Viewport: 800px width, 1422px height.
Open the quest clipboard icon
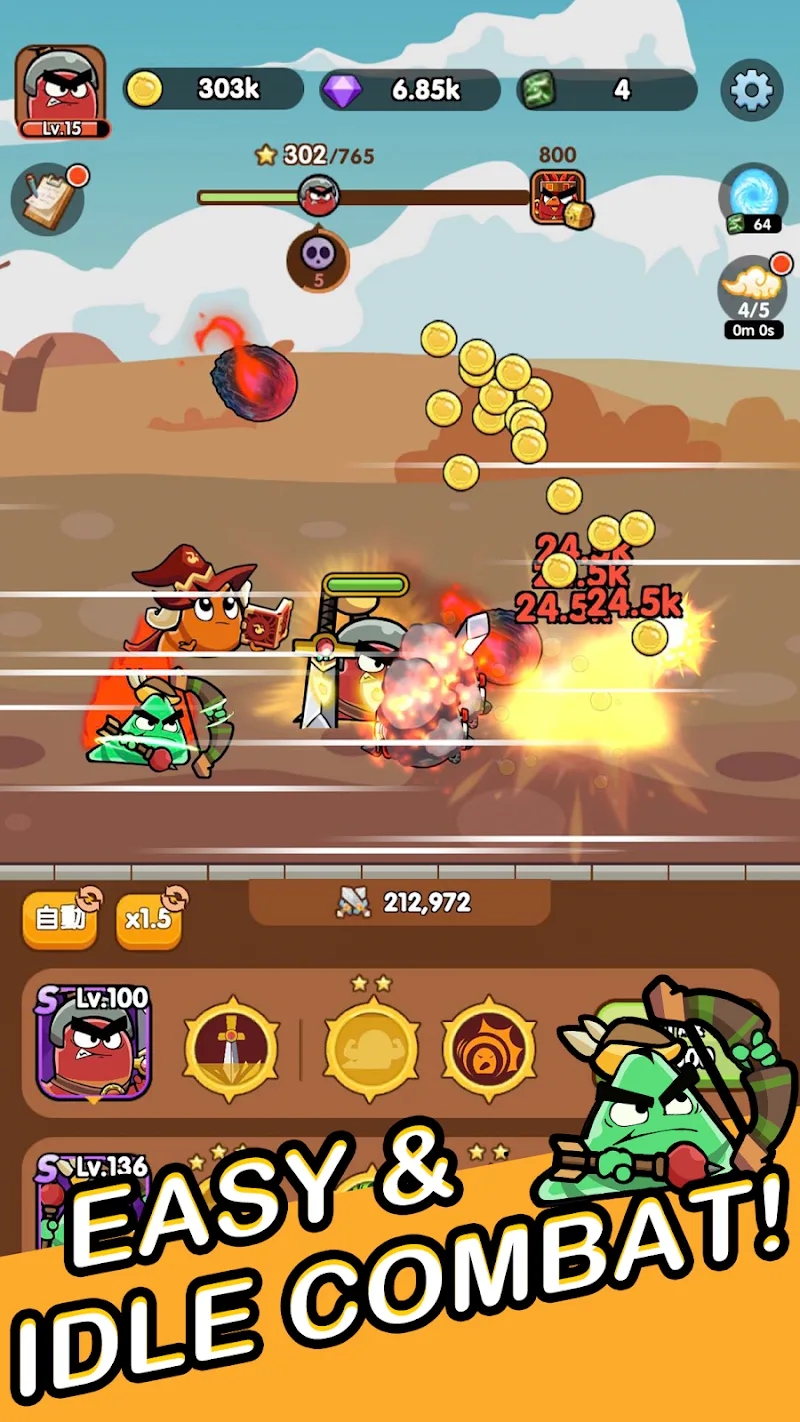48,198
